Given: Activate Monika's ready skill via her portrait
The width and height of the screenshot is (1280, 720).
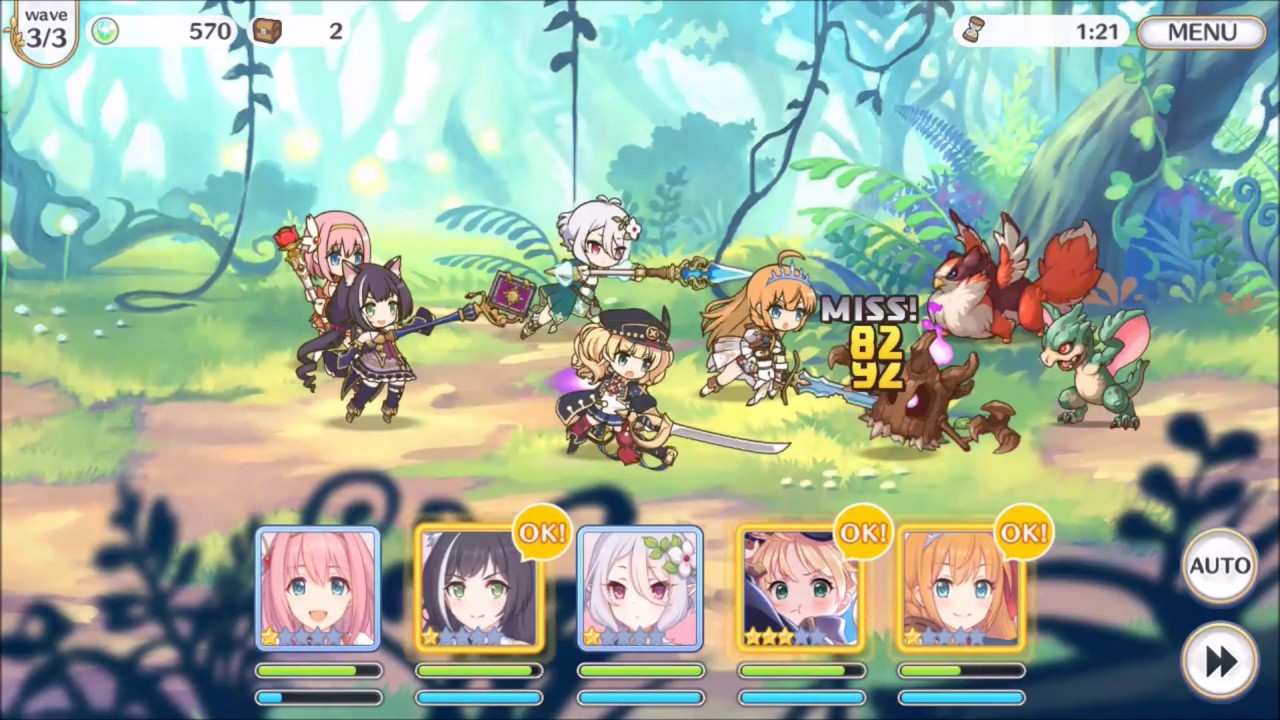Looking at the screenshot, I should (x=800, y=590).
